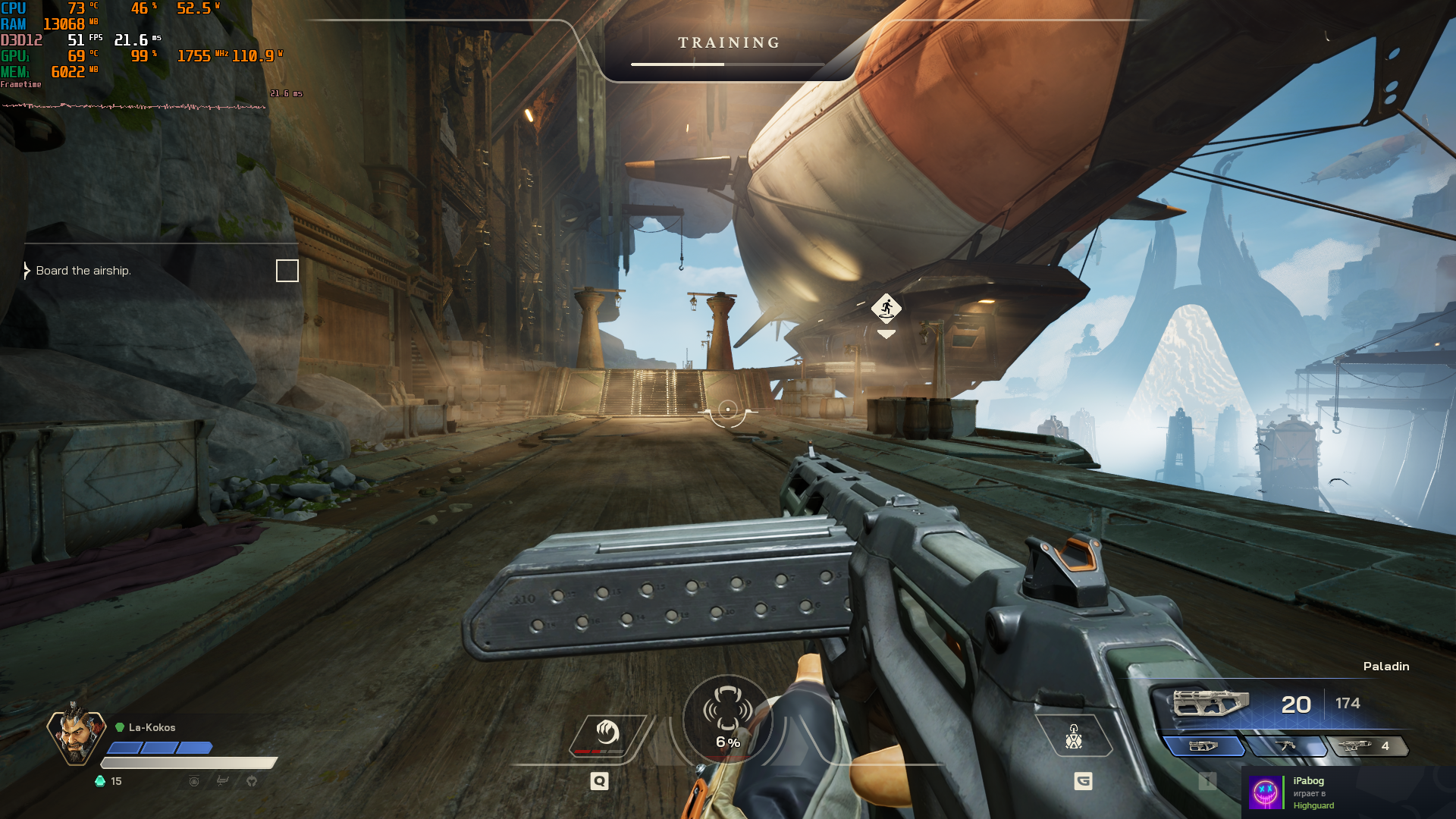This screenshot has height=819, width=1456.
Task: Click the iPabog neon smiley avatar
Action: point(1266,792)
